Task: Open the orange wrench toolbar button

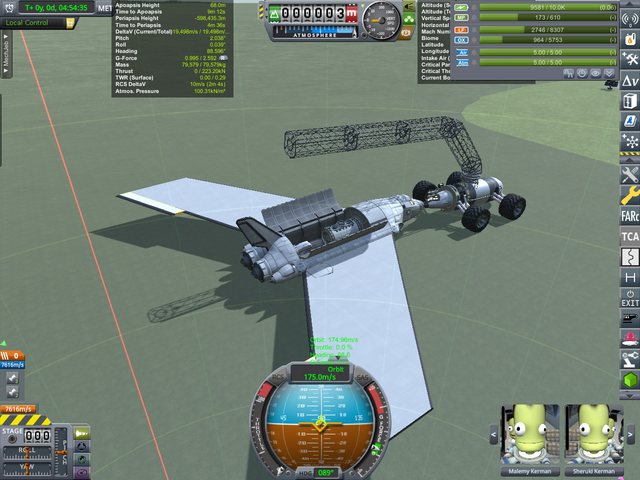Action: [630, 195]
